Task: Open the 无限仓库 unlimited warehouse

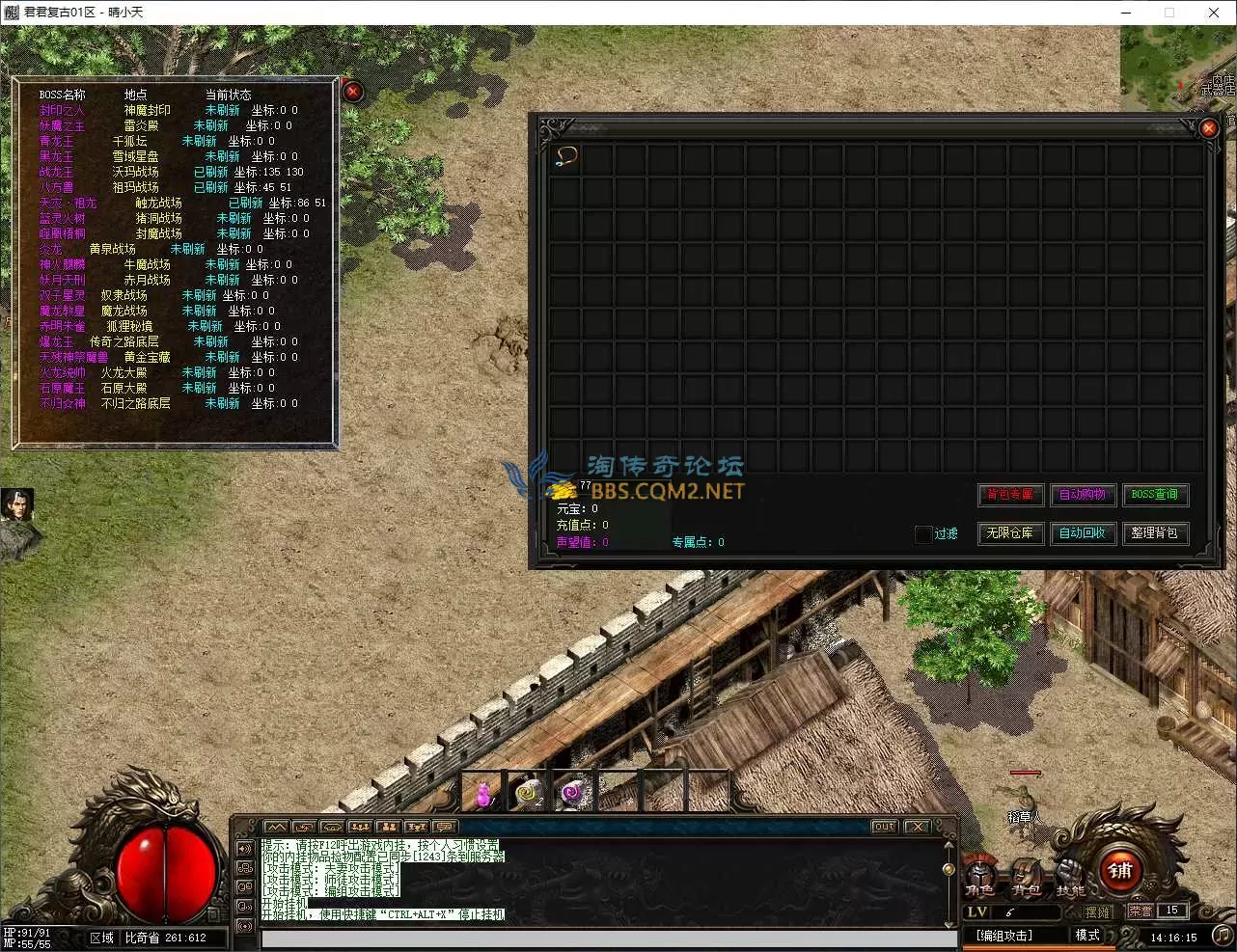Action: 1009,533
